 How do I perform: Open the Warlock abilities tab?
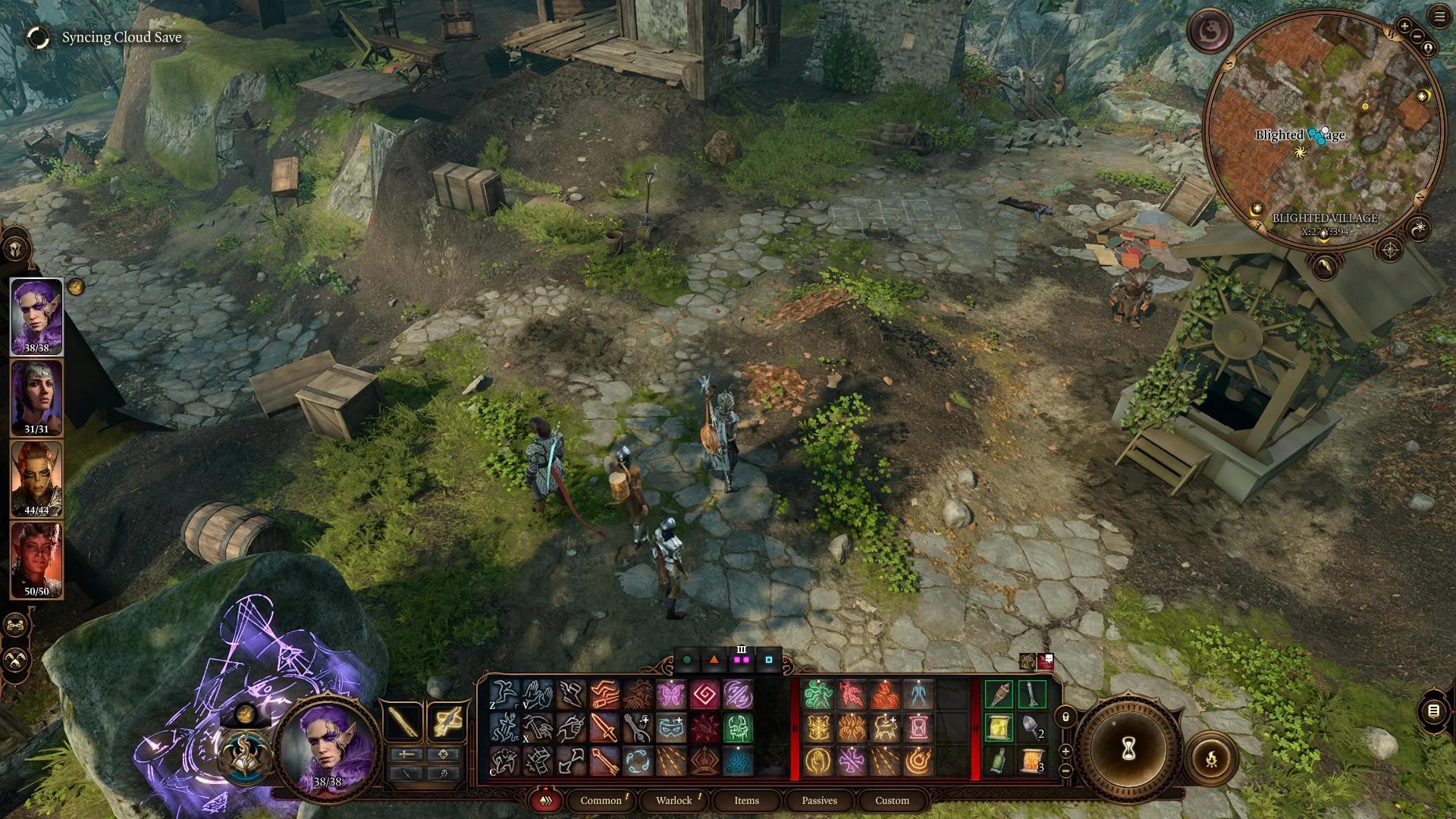[673, 800]
